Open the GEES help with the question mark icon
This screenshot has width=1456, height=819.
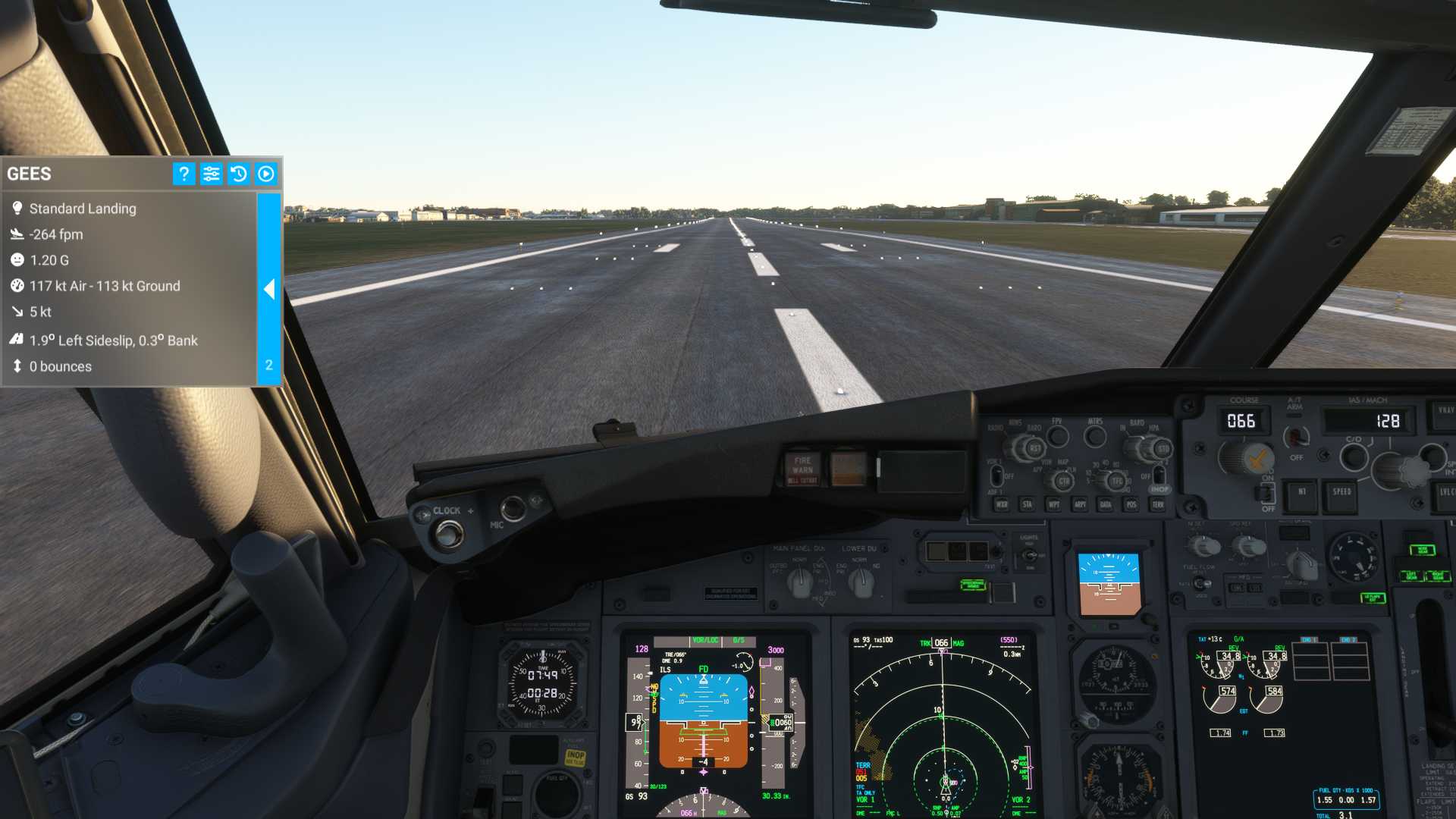[184, 174]
